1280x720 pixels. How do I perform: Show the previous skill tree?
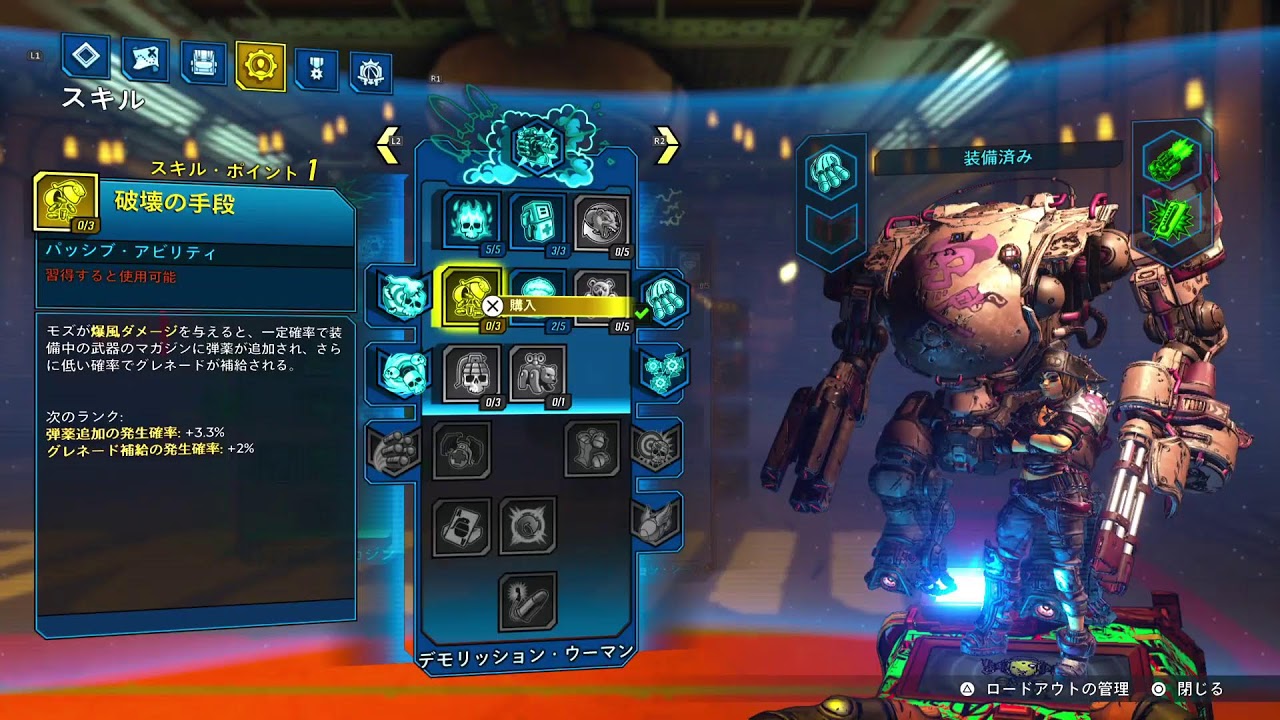point(388,146)
